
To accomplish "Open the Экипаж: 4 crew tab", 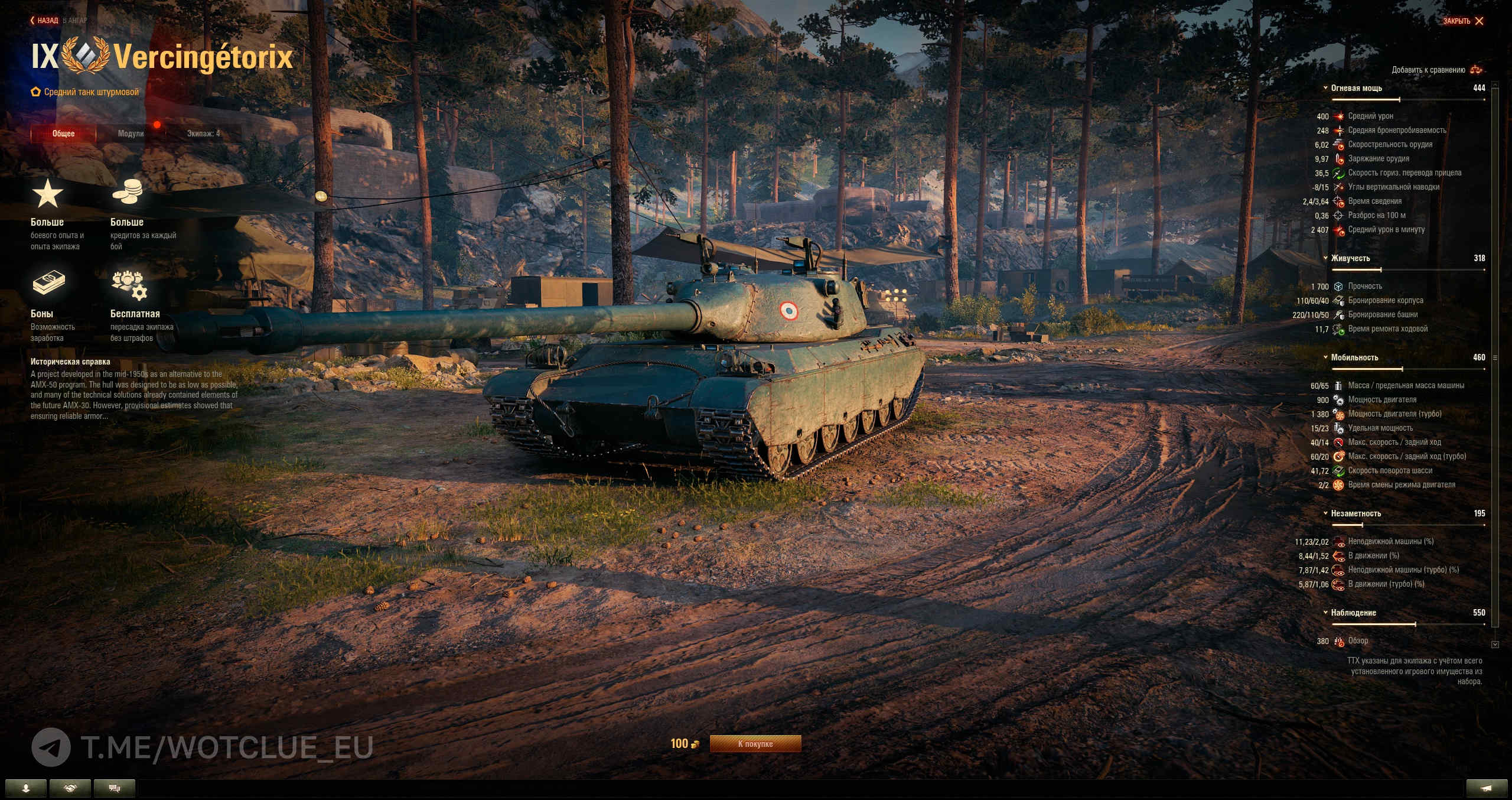I will pos(203,134).
